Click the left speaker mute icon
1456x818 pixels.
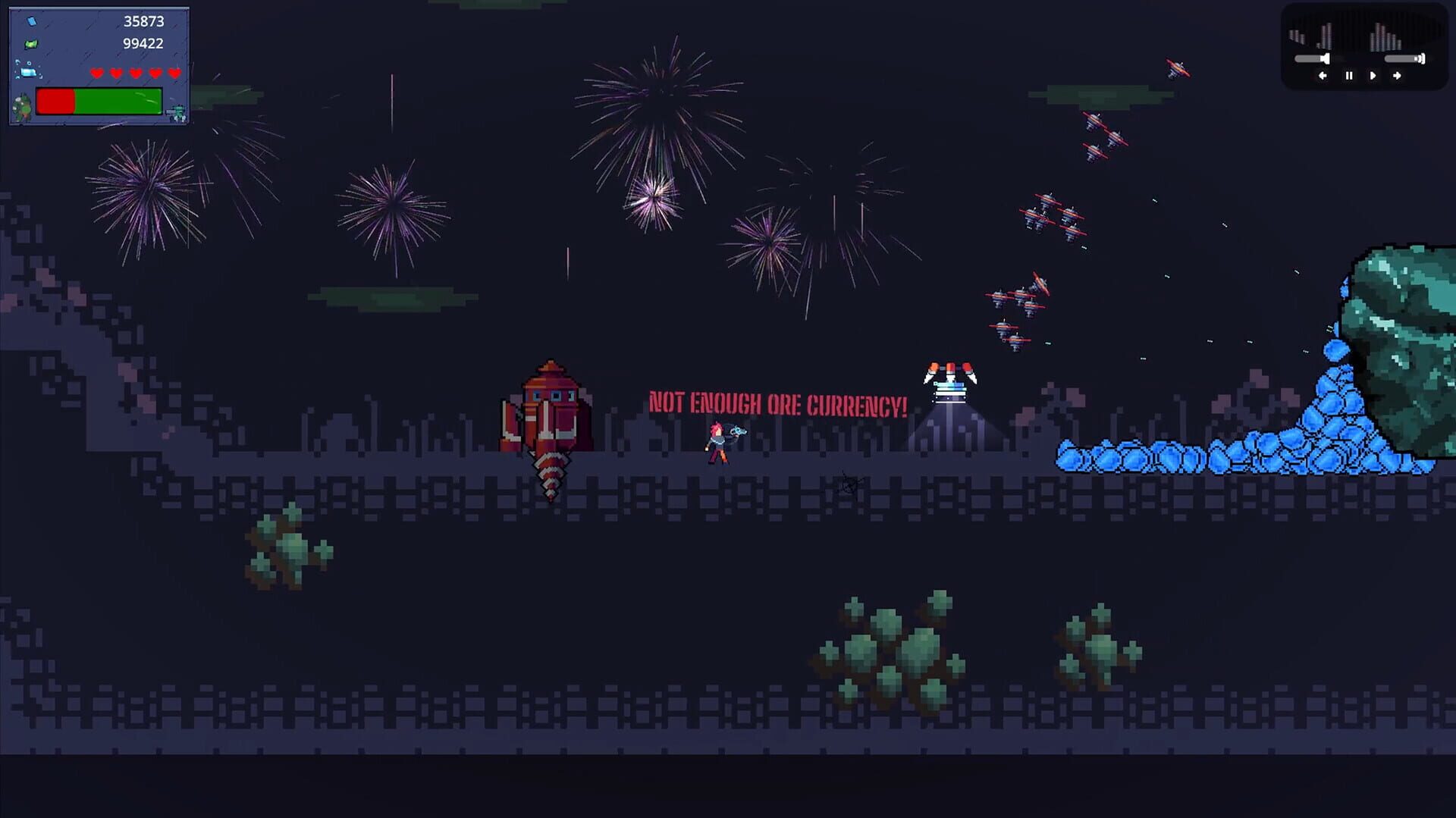coord(1326,58)
